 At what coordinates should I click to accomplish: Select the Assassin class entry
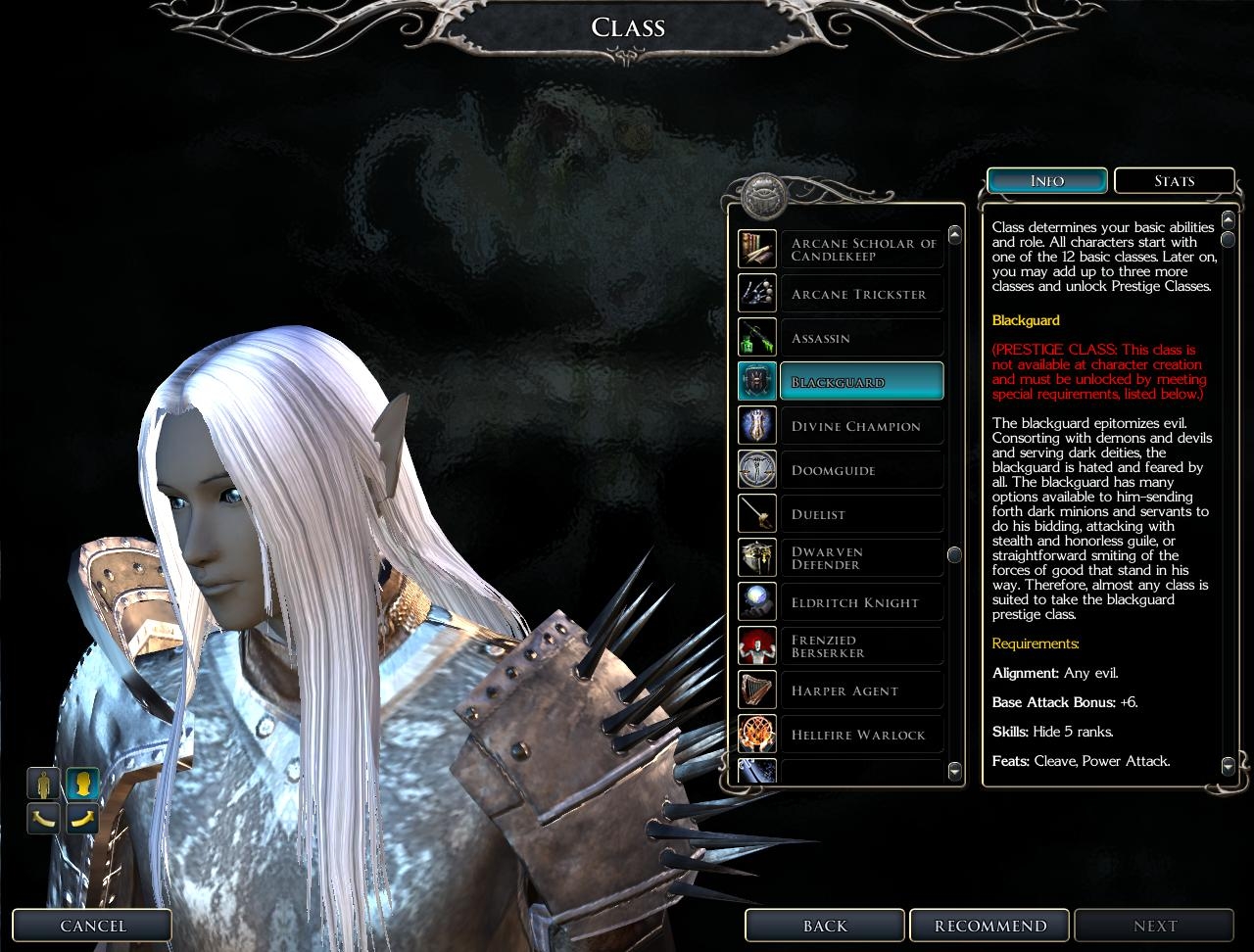[x=861, y=338]
